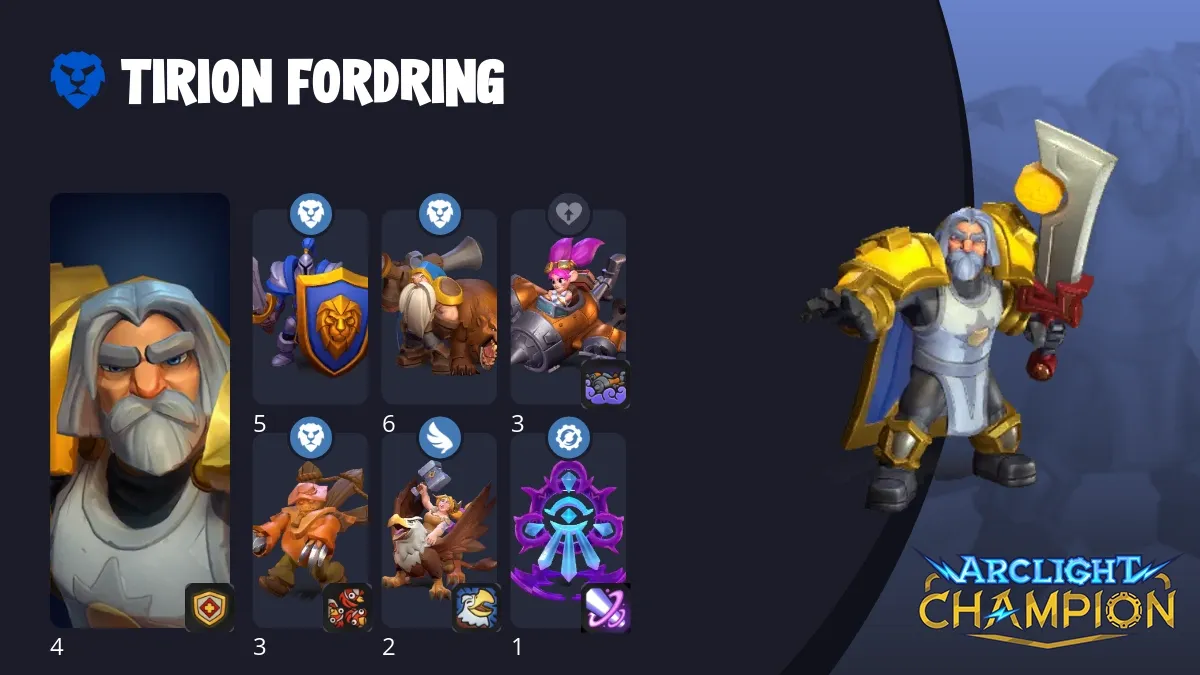Click the grey broken-heart trait badge
The image size is (1200, 675).
pos(568,214)
